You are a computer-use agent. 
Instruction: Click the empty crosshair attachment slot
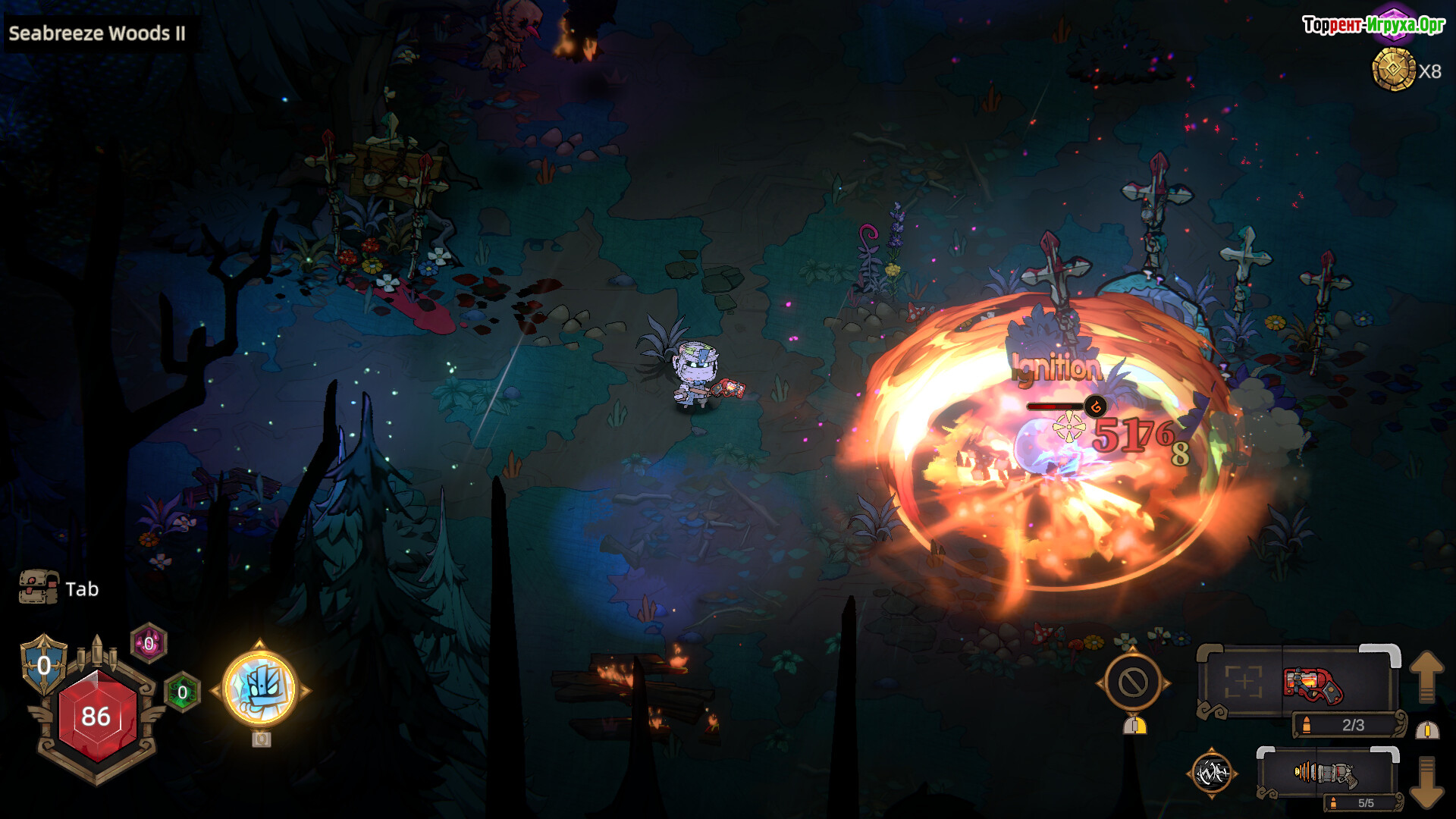pyautogui.click(x=1243, y=682)
